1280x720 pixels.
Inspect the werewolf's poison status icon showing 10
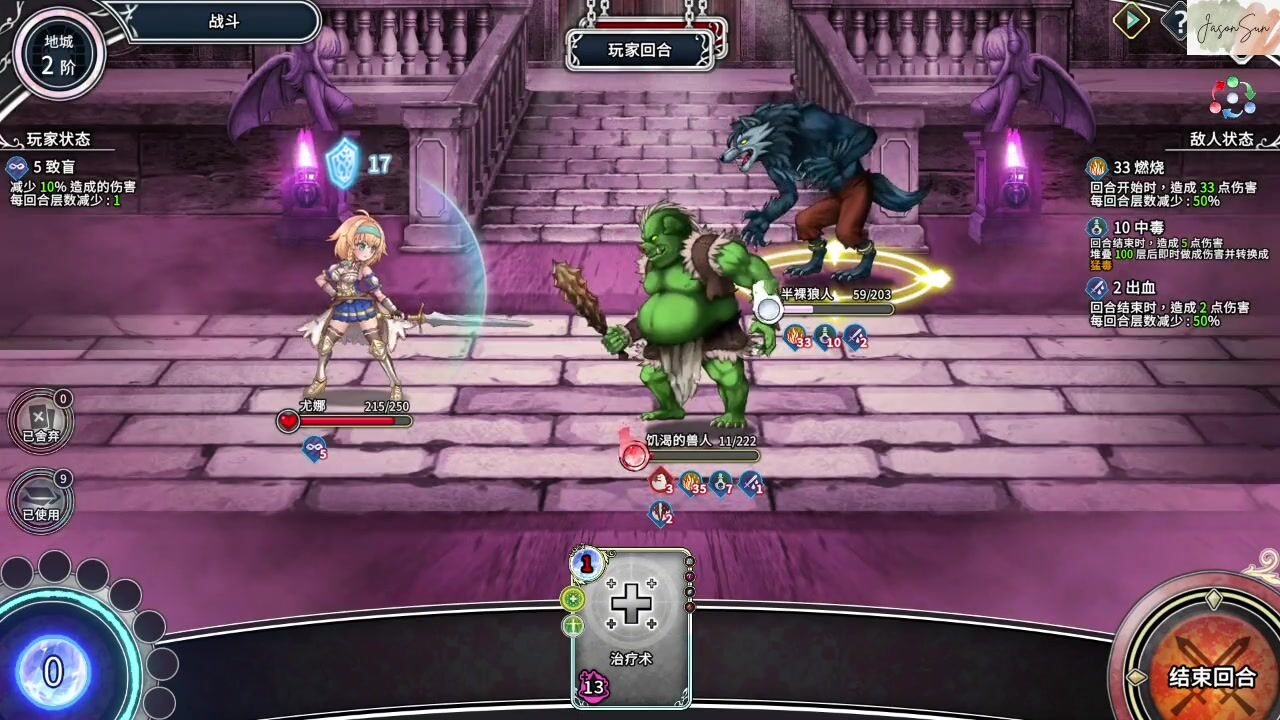click(826, 337)
